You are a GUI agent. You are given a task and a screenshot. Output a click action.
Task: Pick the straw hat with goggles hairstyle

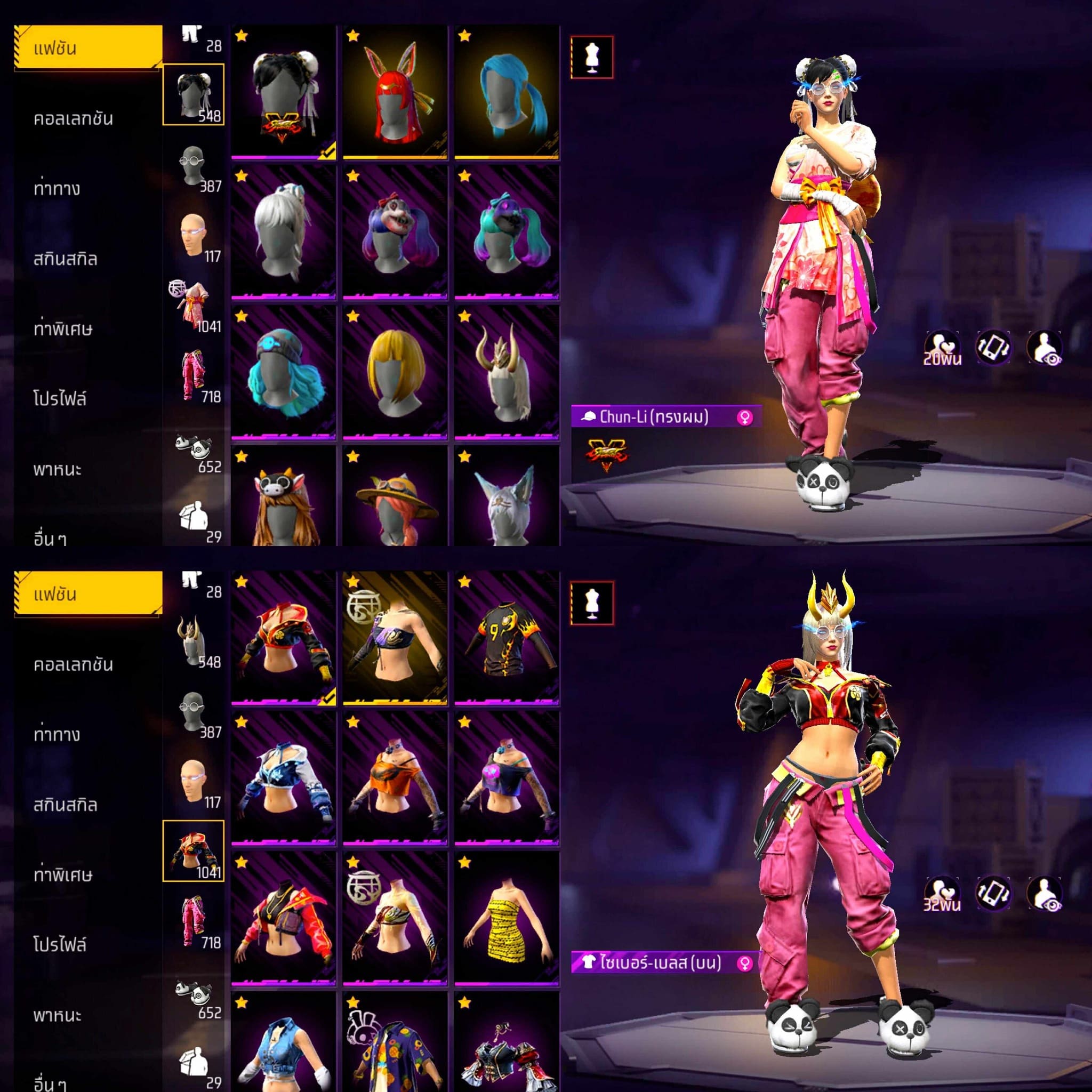point(395,497)
